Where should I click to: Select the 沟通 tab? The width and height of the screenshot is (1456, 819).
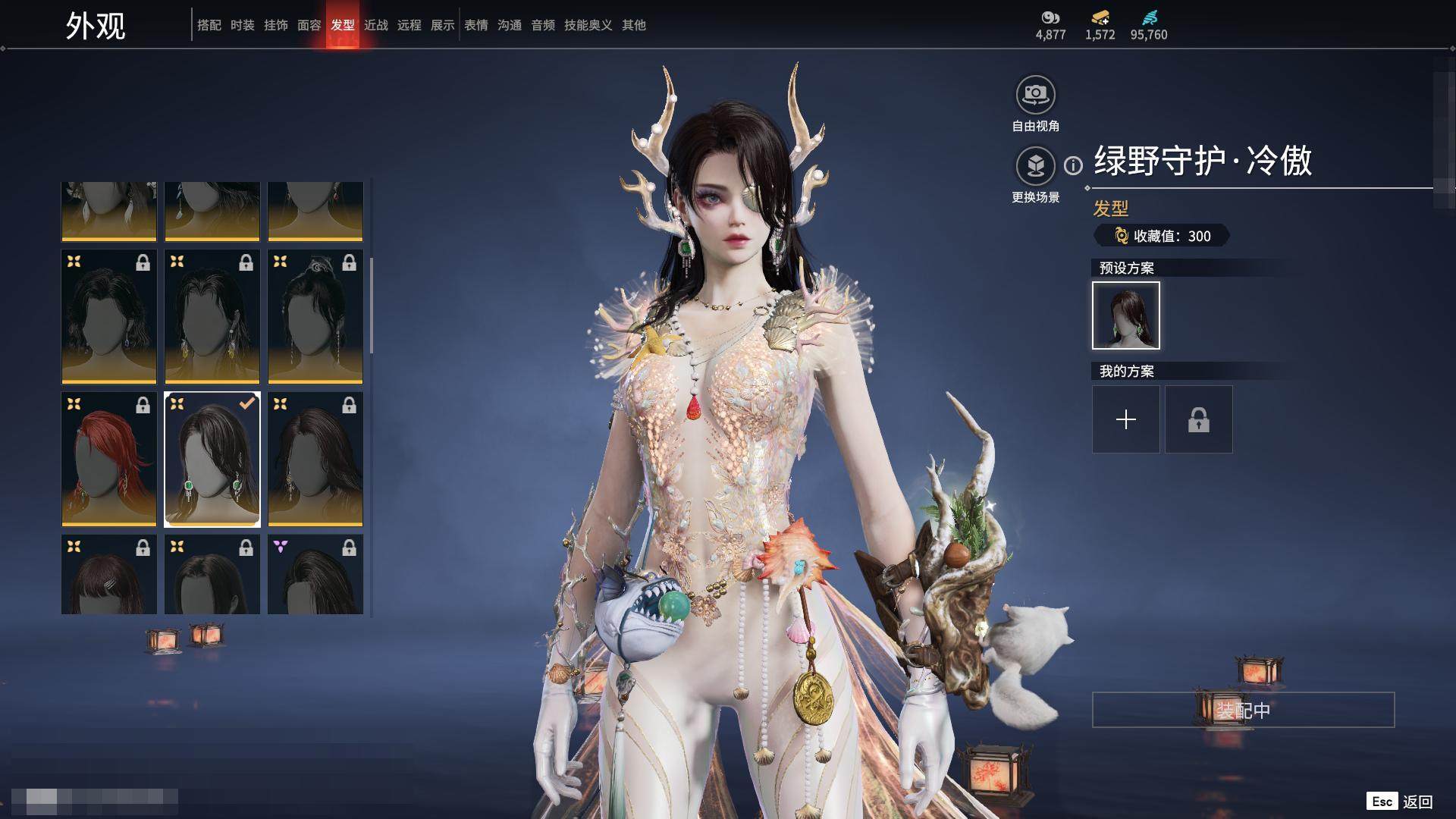[x=509, y=25]
